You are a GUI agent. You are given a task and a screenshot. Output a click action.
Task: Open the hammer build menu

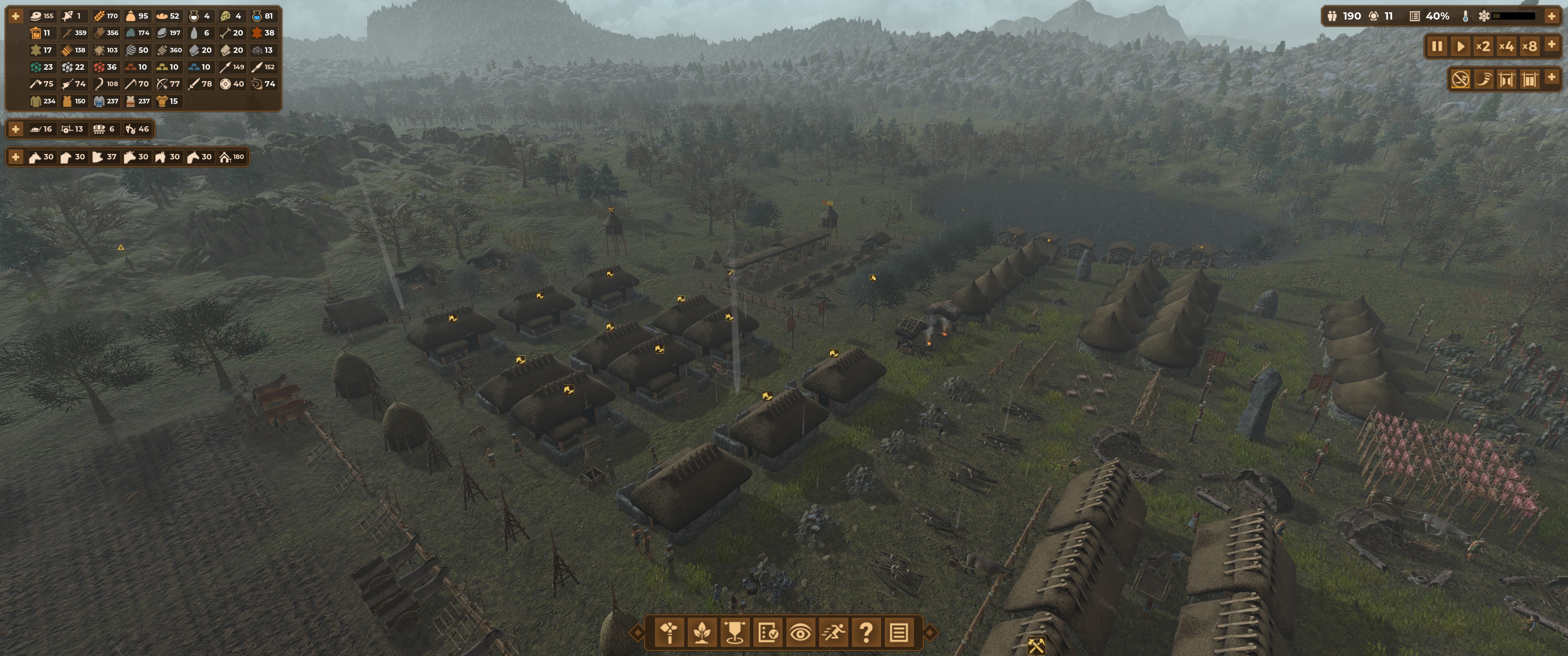[670, 633]
